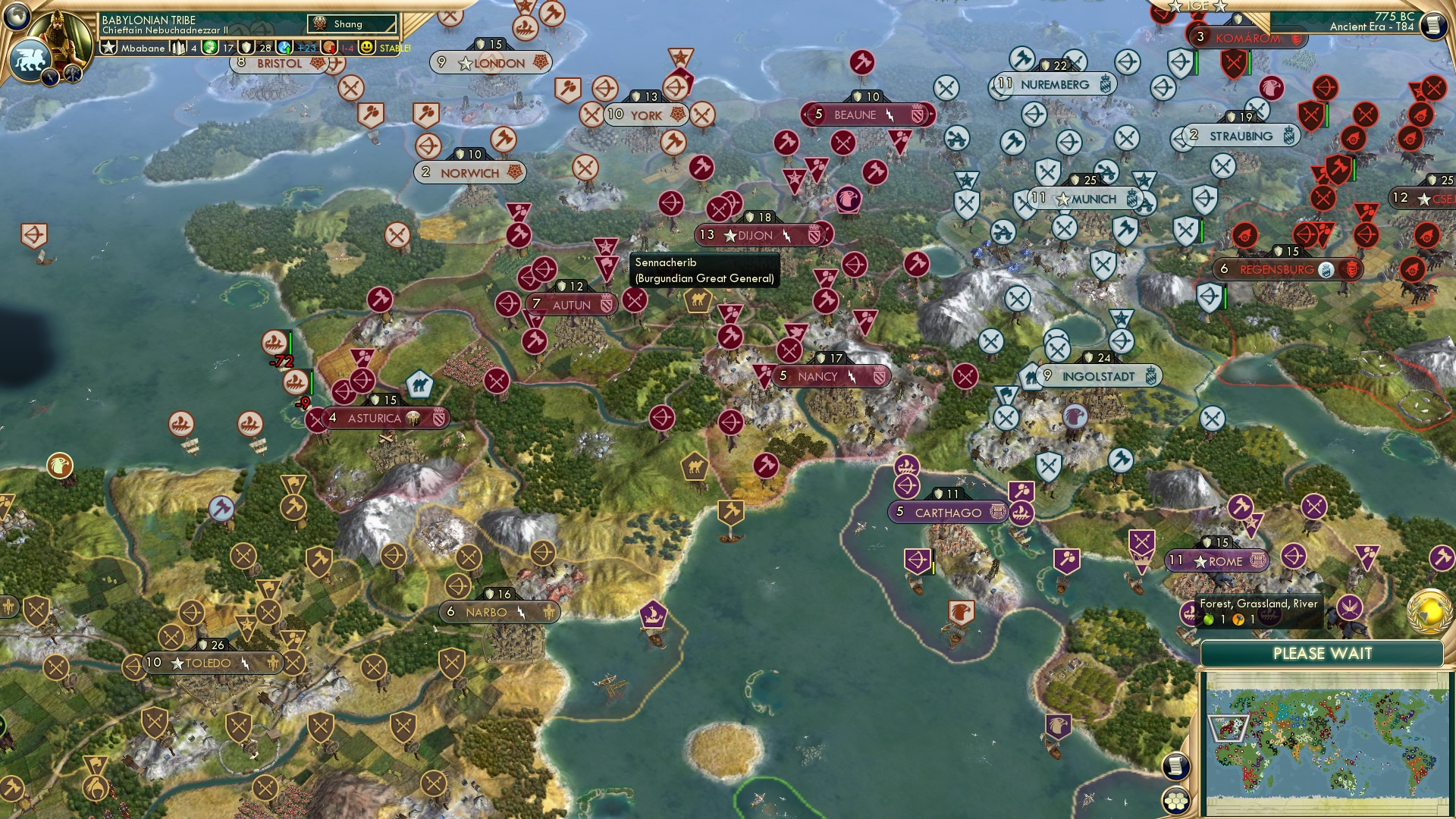Click the blue globe +23 icon in the status bar
The height and width of the screenshot is (819, 1456).
pyautogui.click(x=284, y=48)
